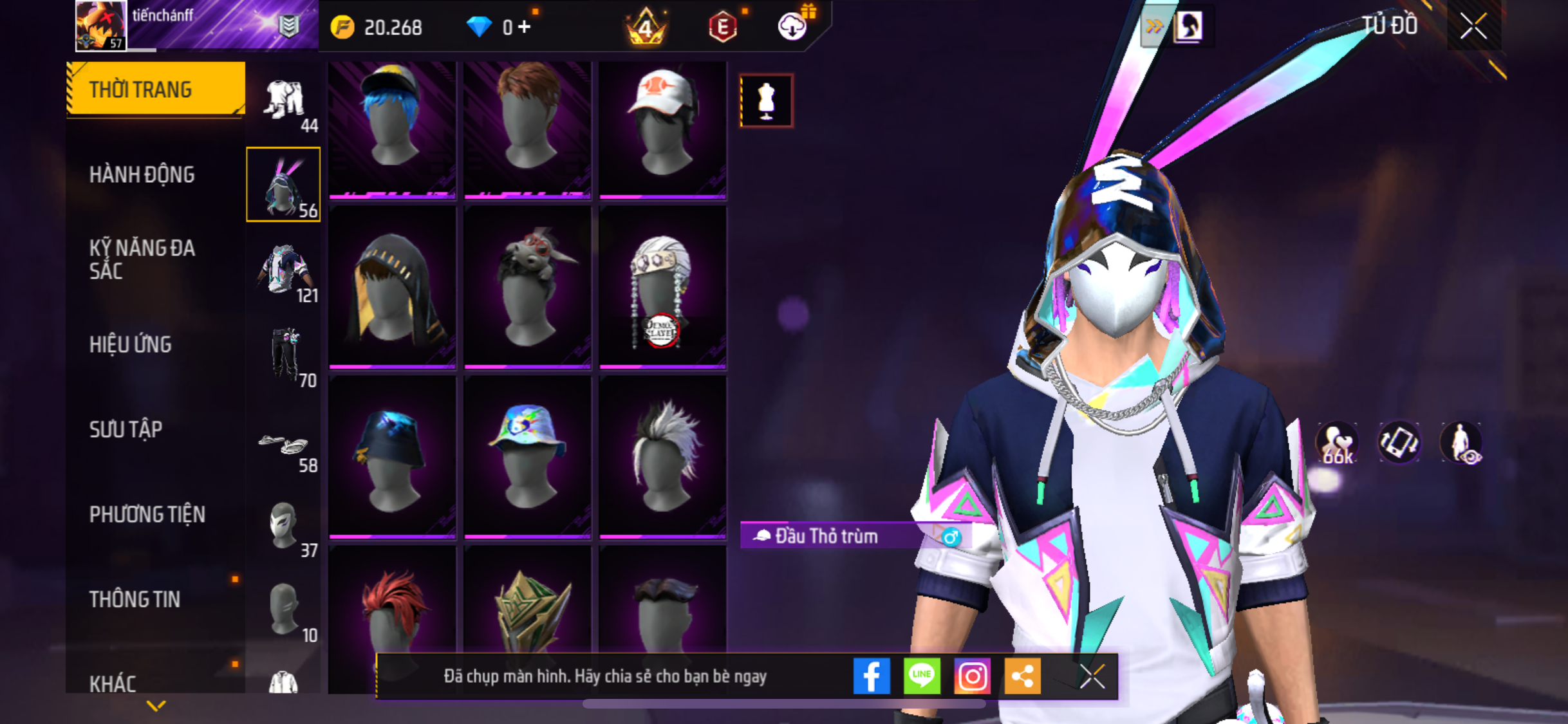This screenshot has height=724, width=1568.
Task: Open the PHƯƠNG TIỆN tab
Action: 147,514
